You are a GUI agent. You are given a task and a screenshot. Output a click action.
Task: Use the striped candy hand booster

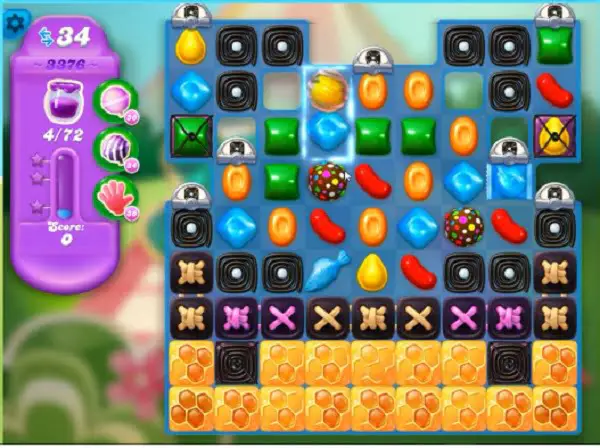click(x=112, y=148)
